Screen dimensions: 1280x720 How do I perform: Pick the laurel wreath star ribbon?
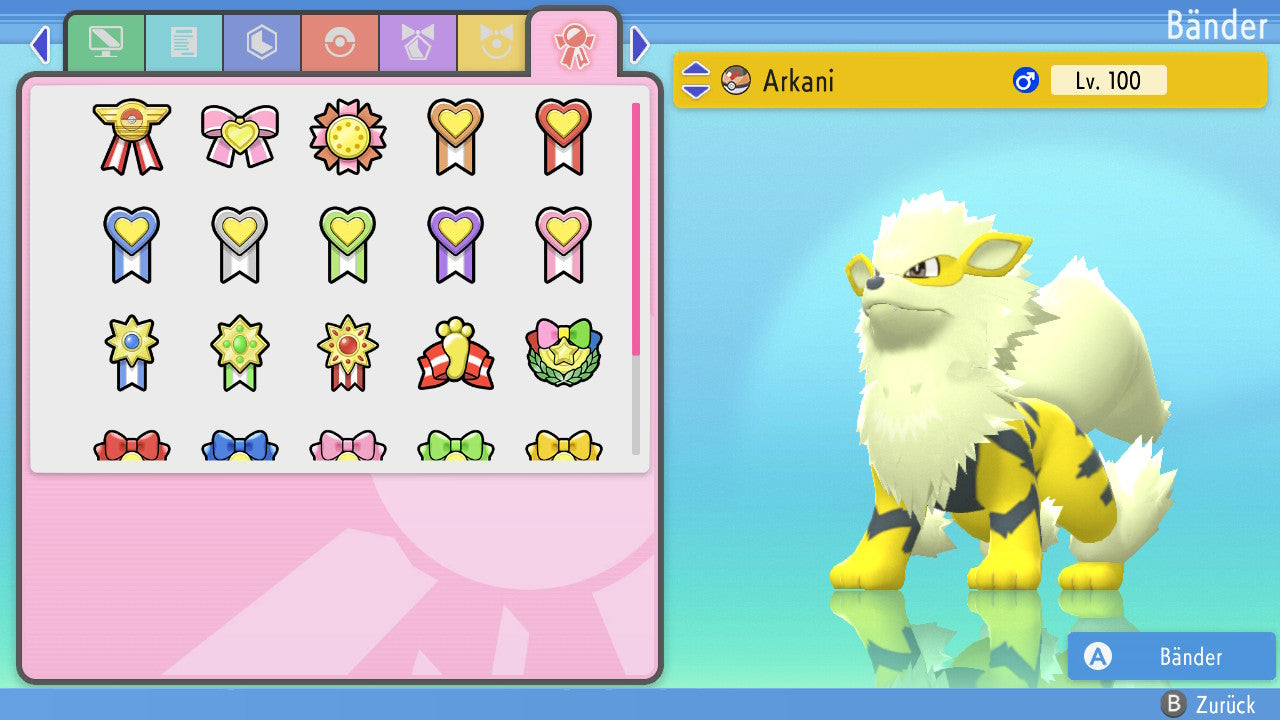(x=564, y=354)
